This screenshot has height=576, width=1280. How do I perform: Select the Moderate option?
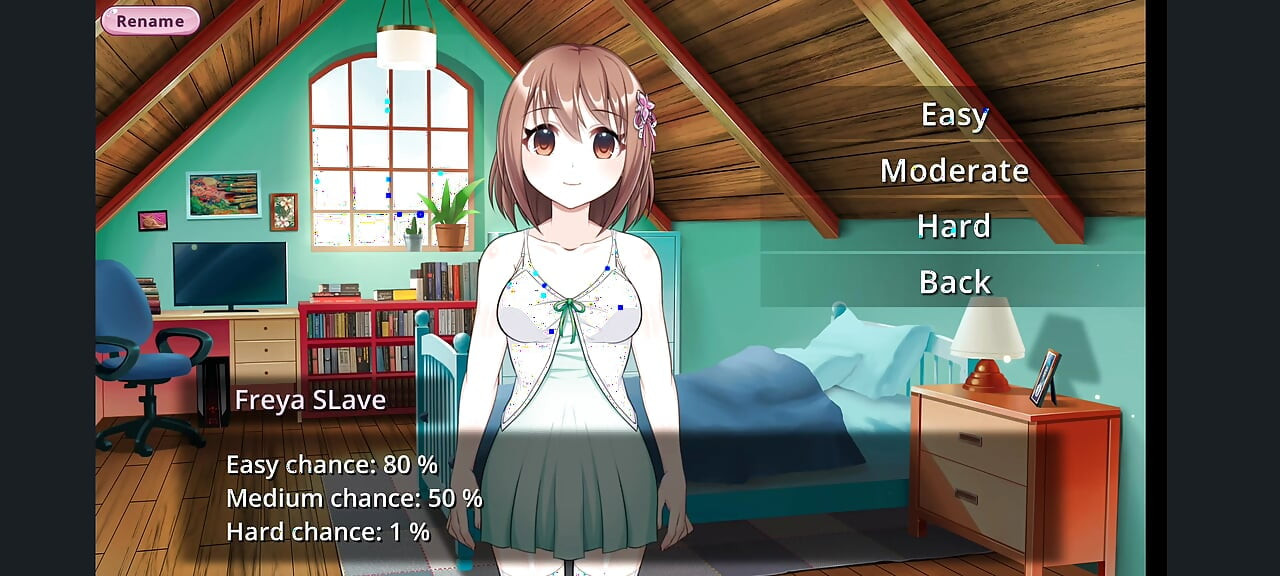coord(954,171)
